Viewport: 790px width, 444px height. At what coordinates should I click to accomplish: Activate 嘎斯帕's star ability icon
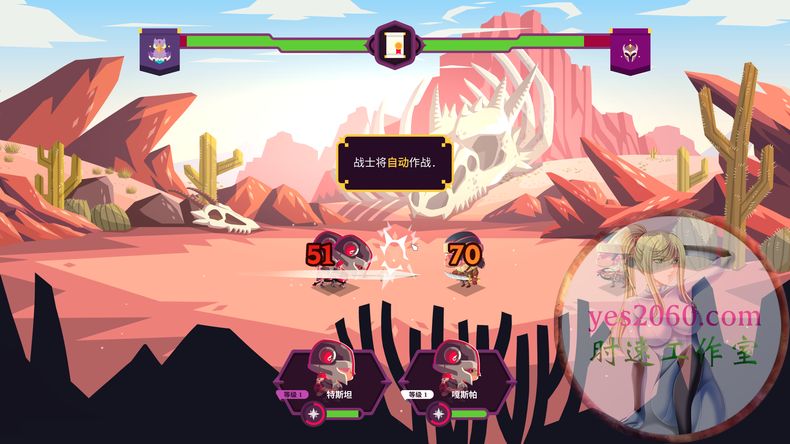tap(439, 413)
